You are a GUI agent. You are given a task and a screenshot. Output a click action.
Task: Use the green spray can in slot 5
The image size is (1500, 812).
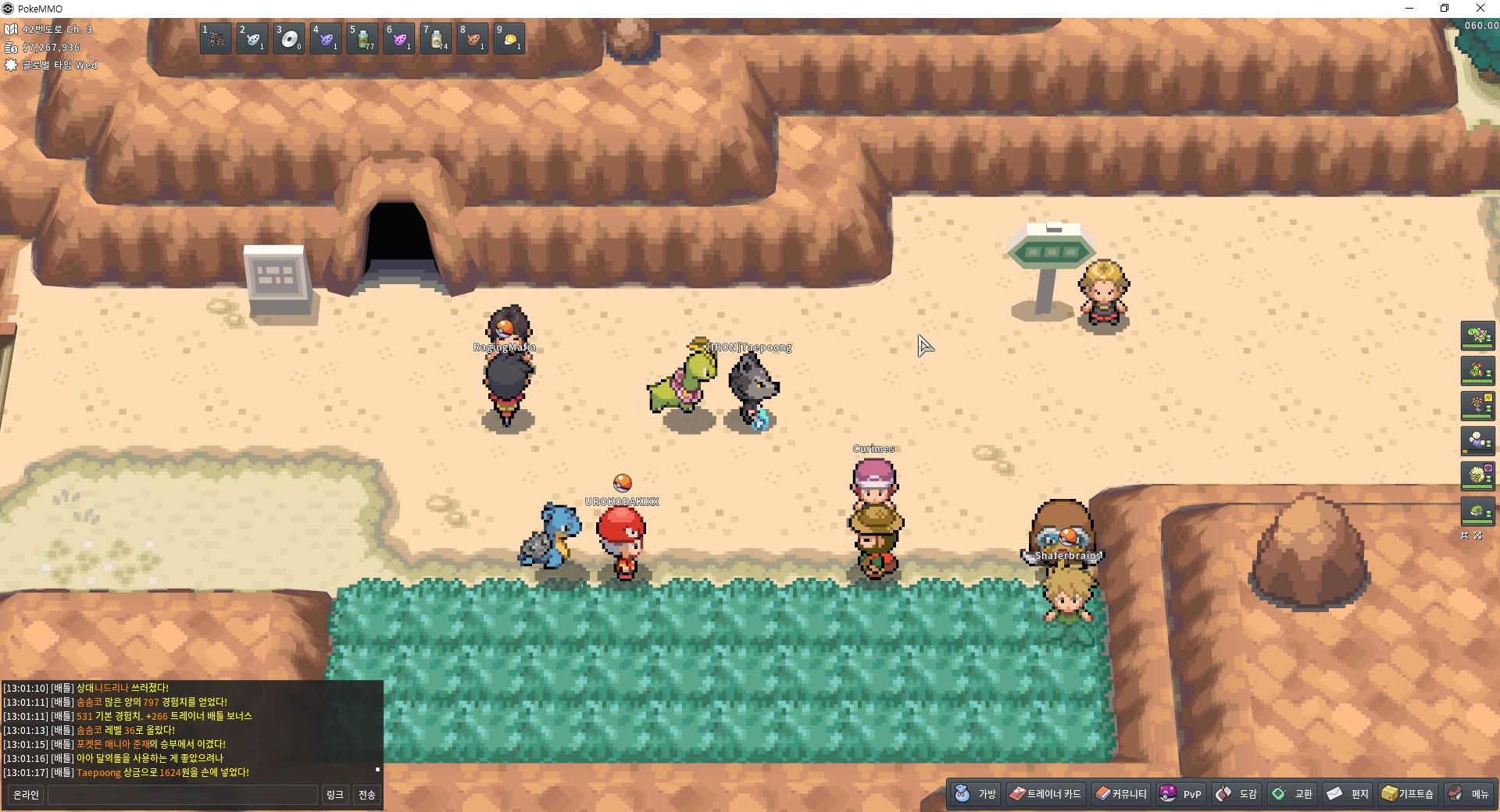coord(363,38)
